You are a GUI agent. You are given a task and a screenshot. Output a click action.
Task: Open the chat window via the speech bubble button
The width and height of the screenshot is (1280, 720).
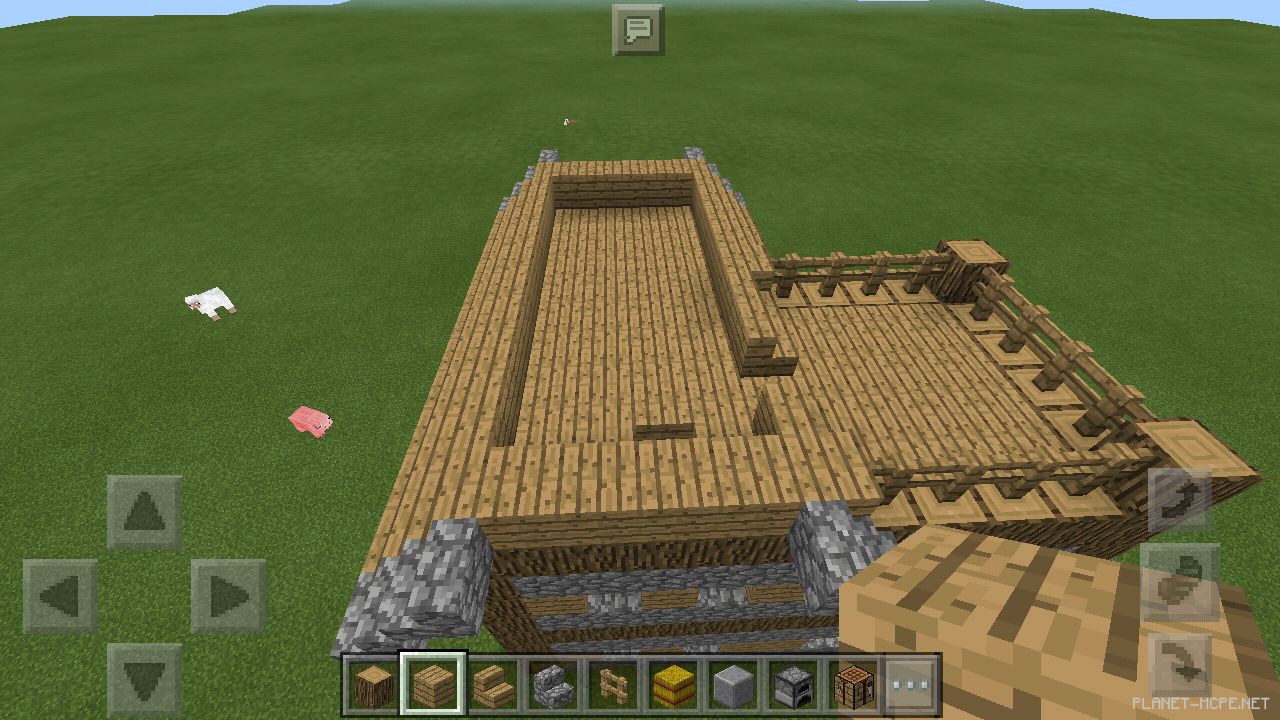640,29
